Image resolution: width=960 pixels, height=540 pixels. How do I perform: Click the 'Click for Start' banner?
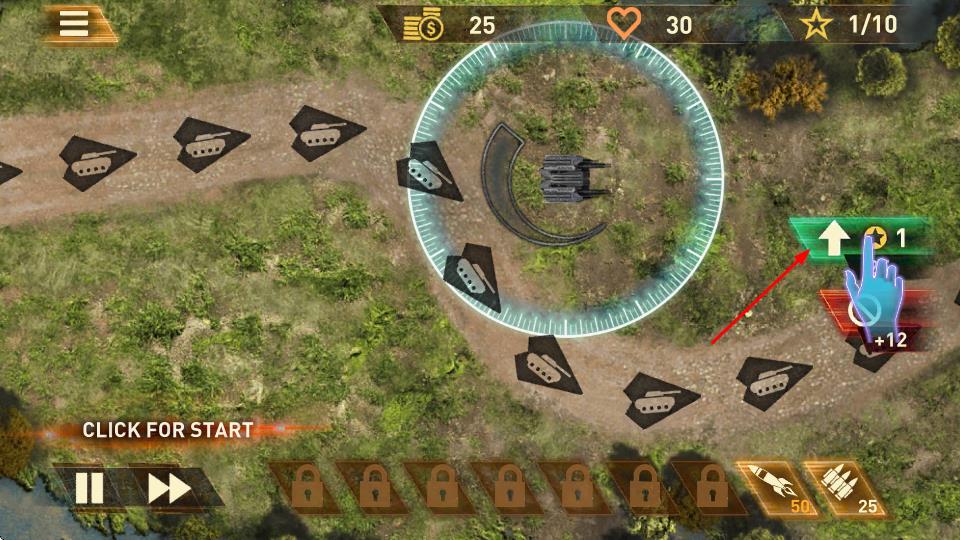tap(167, 430)
